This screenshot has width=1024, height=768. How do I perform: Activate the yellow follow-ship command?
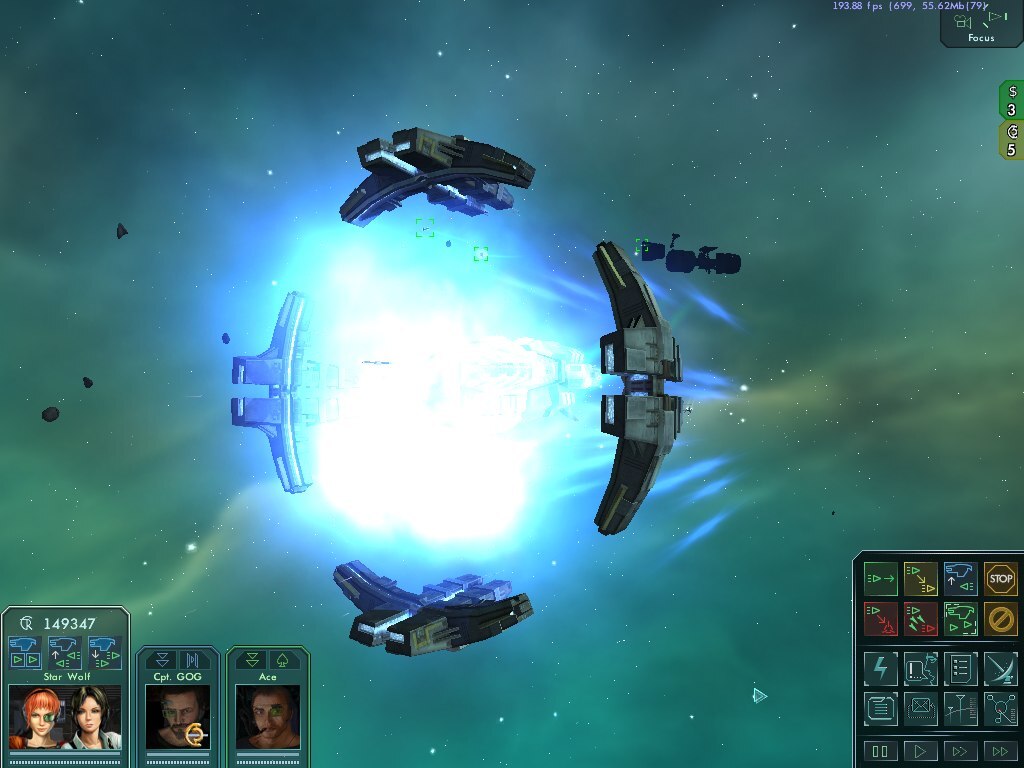click(x=920, y=579)
